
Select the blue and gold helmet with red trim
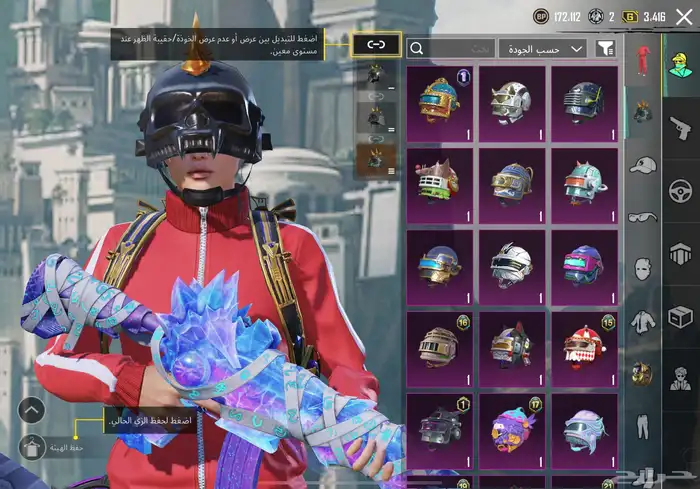[x=440, y=102]
